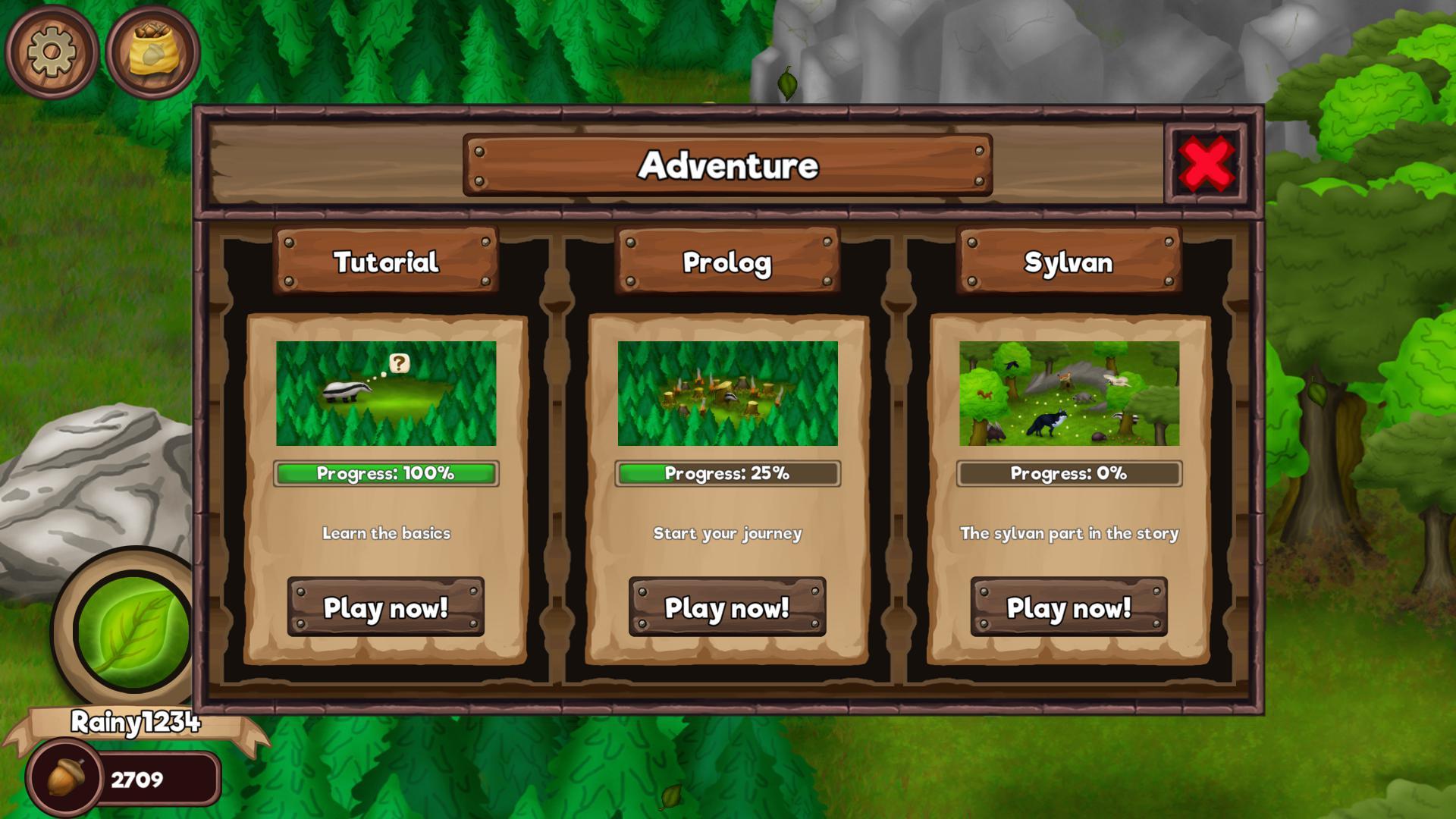
Task: Click the Progress 25% bar under Prolog
Action: (x=728, y=472)
